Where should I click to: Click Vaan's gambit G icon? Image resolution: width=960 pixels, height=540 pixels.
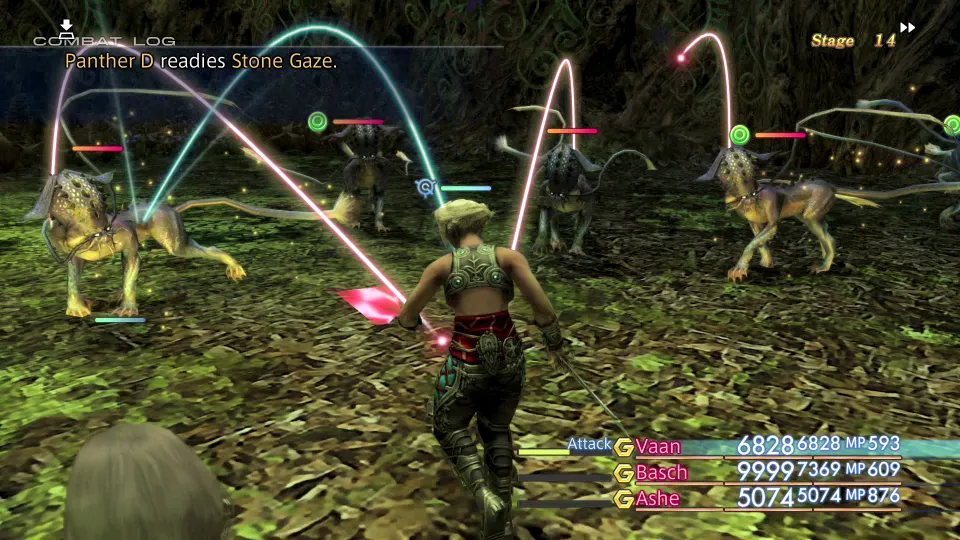tap(624, 447)
